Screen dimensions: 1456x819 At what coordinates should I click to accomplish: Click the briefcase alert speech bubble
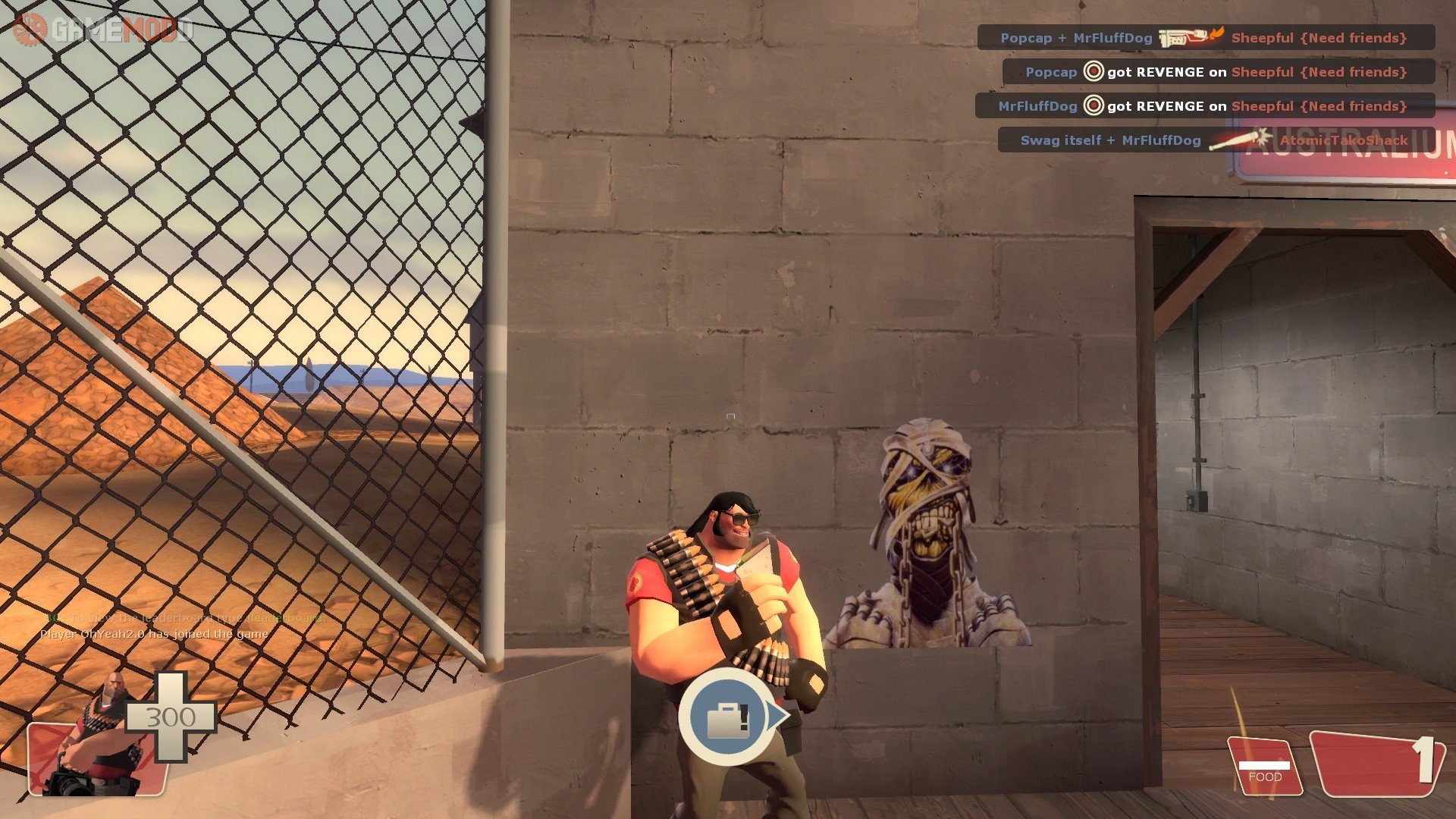[x=729, y=717]
